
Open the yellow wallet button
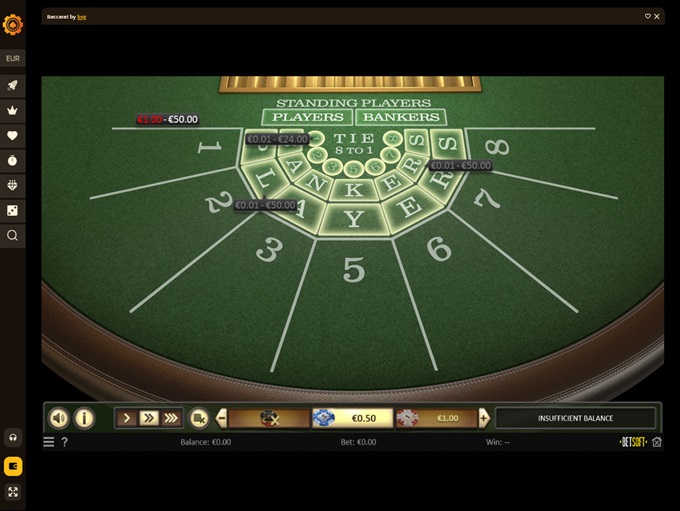pyautogui.click(x=13, y=466)
